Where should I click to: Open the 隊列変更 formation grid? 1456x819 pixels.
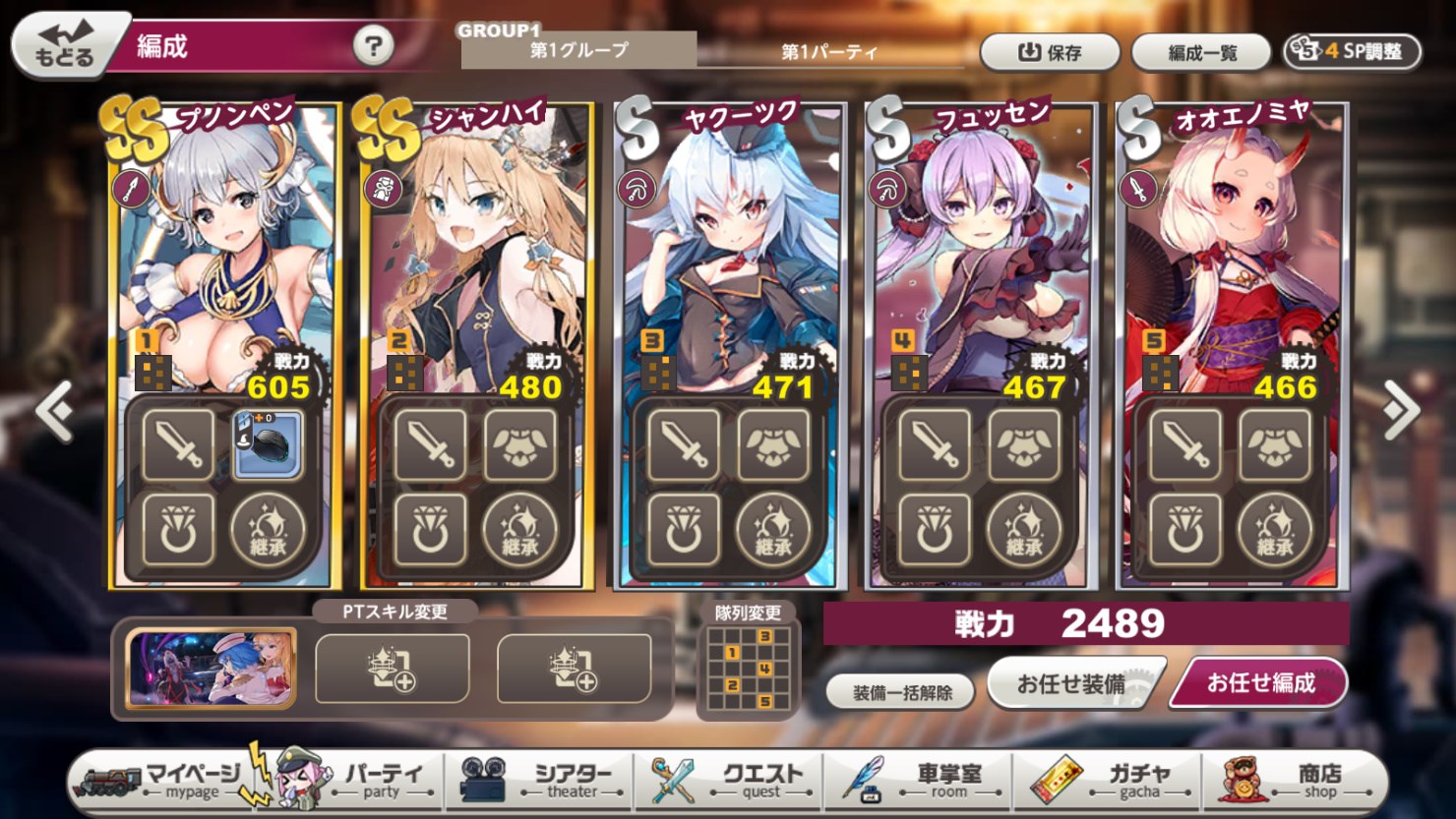pyautogui.click(x=748, y=669)
